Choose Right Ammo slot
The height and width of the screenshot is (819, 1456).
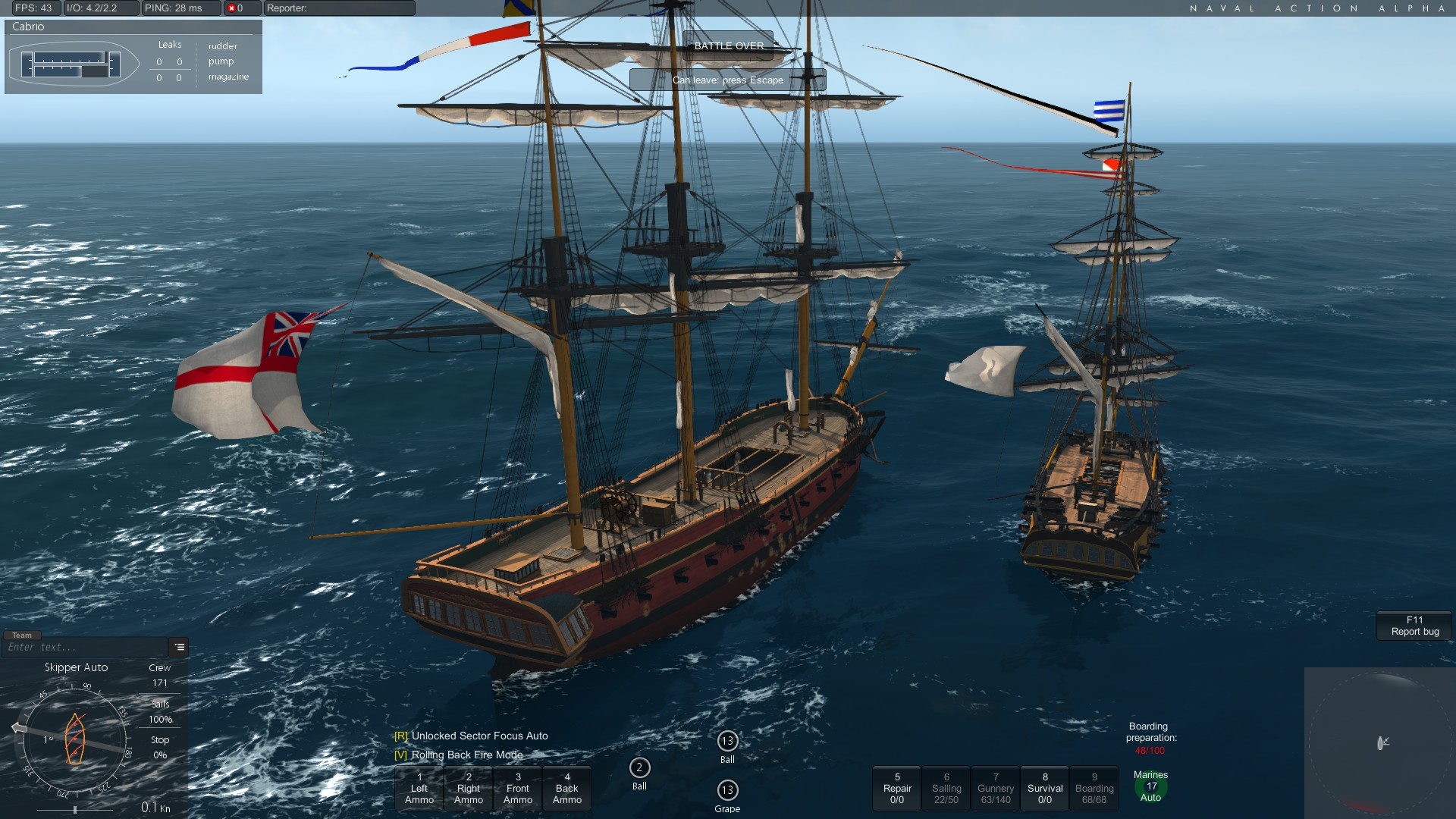pos(469,789)
